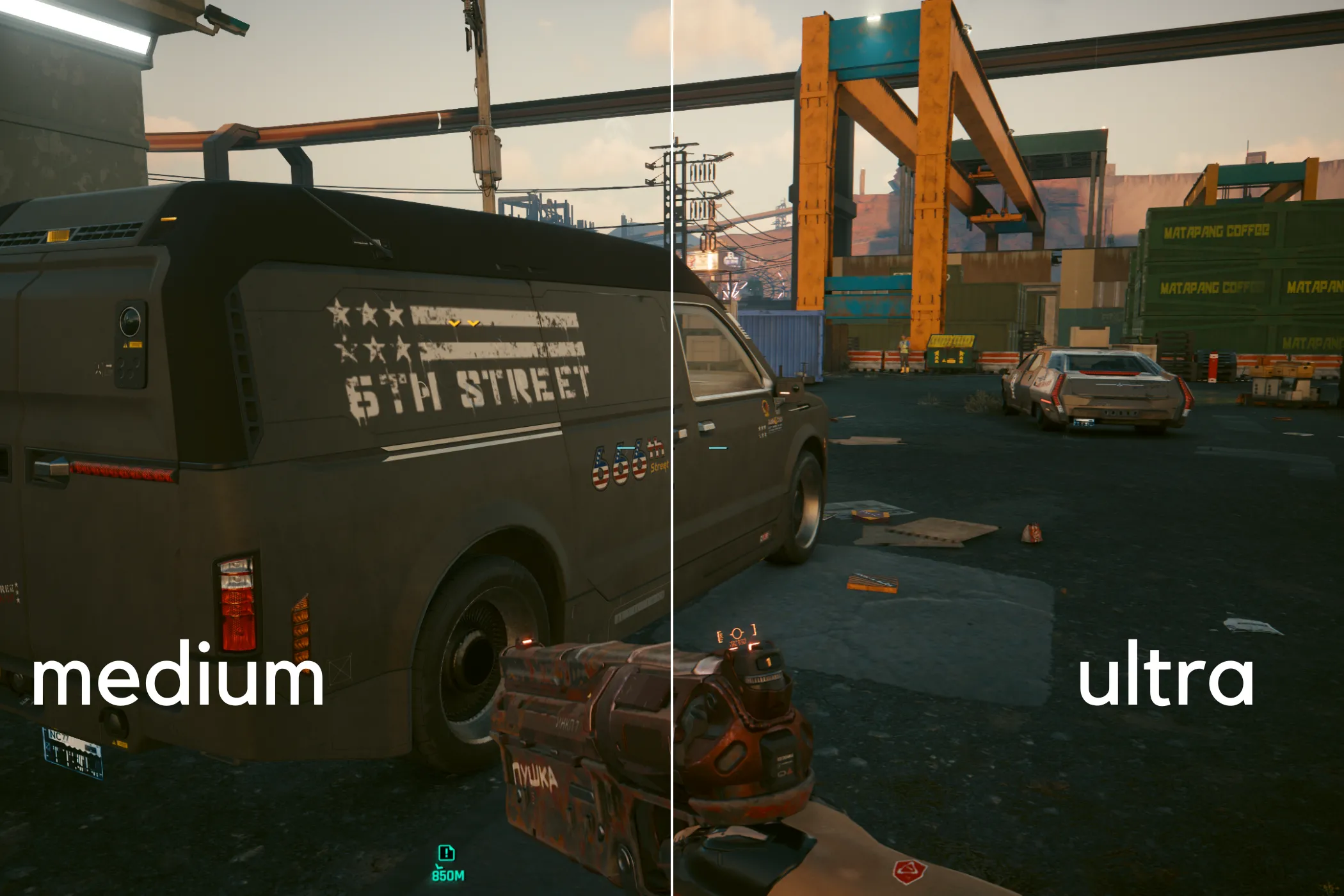Select the weapon holo-sight ammo counter
1344x896 pixels.
click(768, 662)
